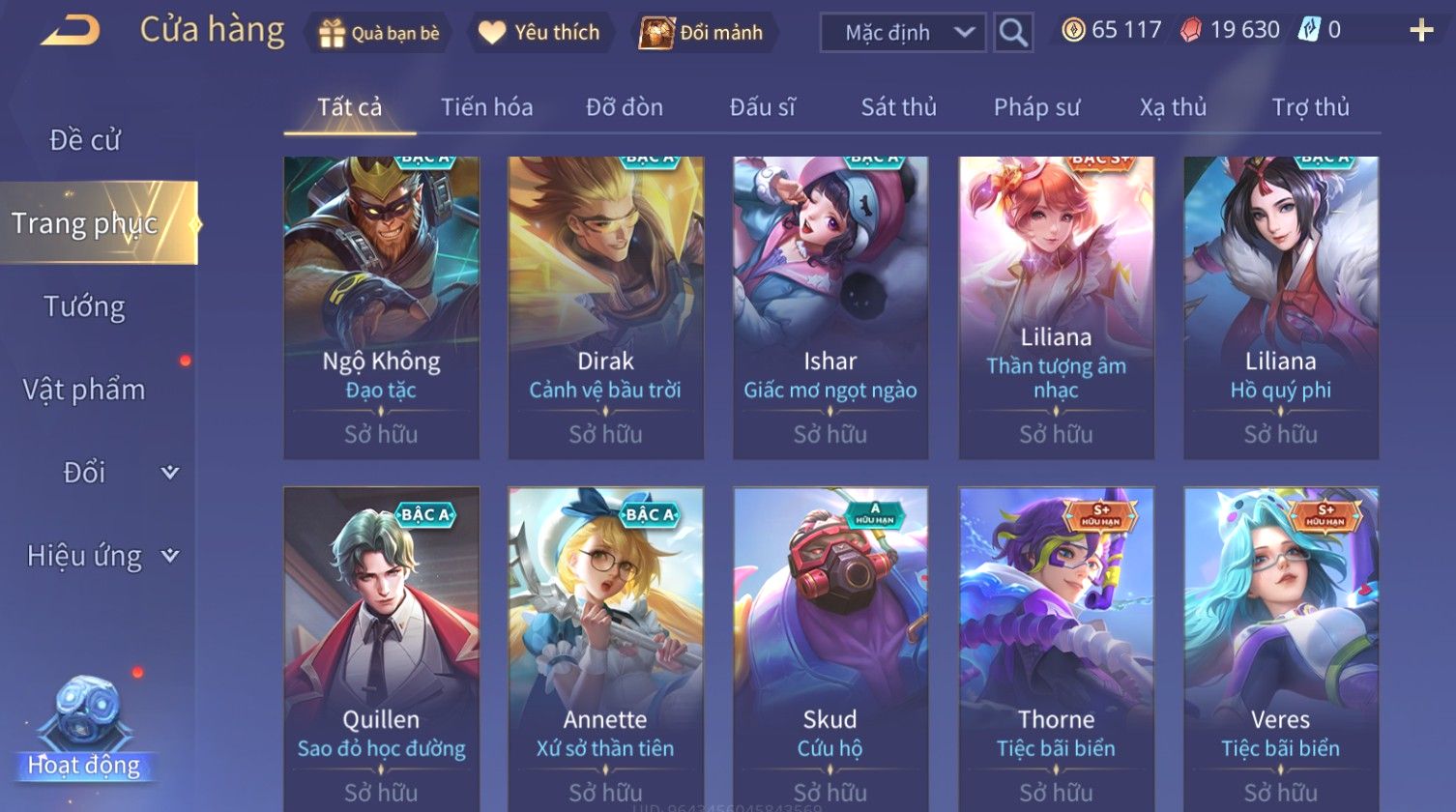1456x812 pixels.
Task: Add currency with the plus button
Action: 1421,31
